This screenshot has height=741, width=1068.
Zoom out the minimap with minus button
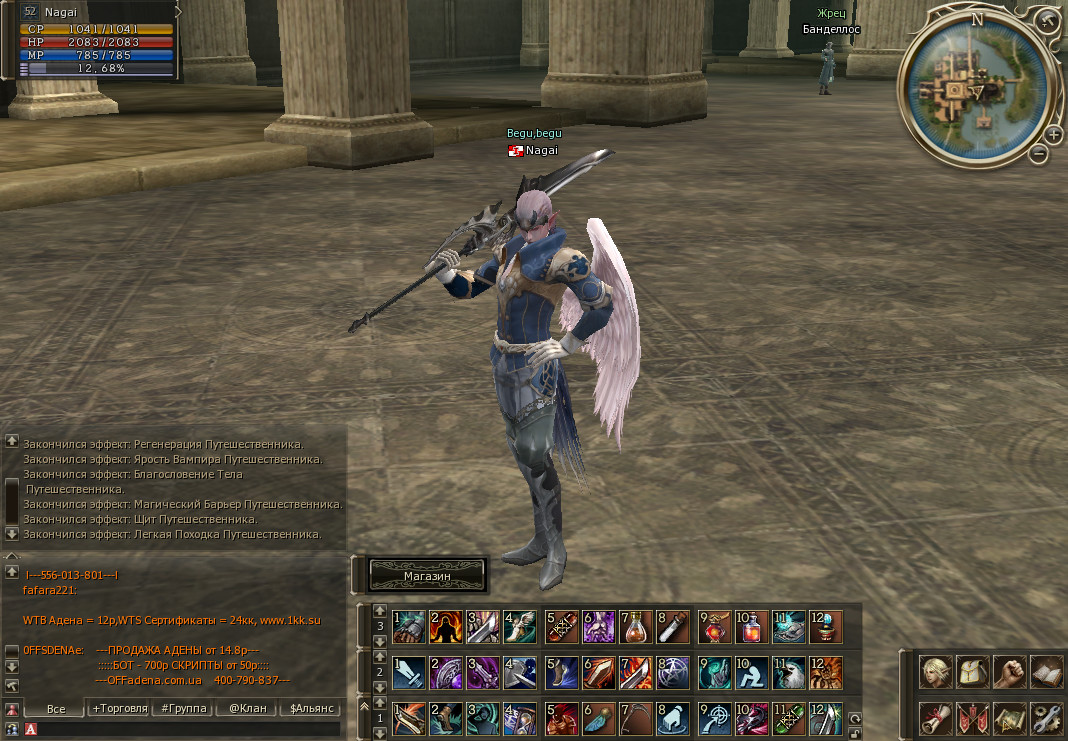[1039, 154]
